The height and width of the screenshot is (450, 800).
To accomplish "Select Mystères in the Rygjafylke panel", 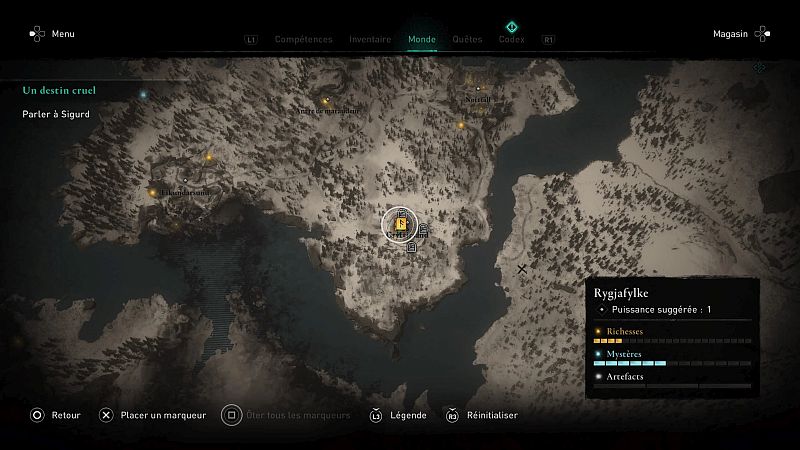I will point(624,354).
